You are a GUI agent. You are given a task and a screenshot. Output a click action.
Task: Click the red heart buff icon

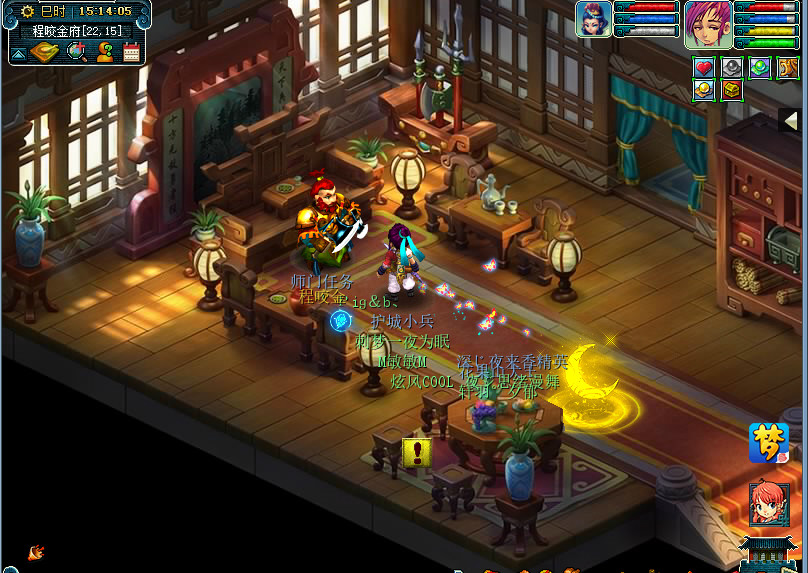click(x=704, y=68)
